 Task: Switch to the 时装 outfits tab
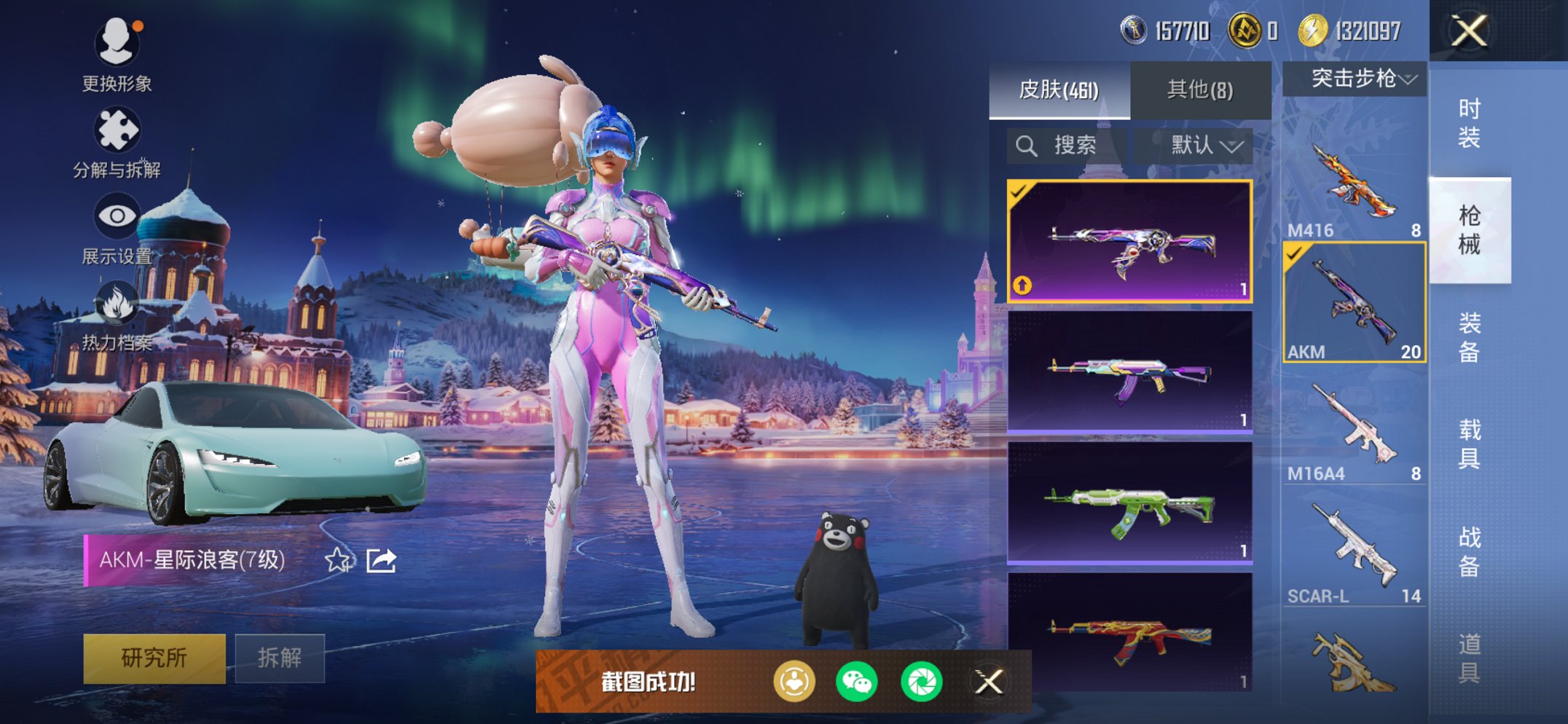(x=1469, y=124)
